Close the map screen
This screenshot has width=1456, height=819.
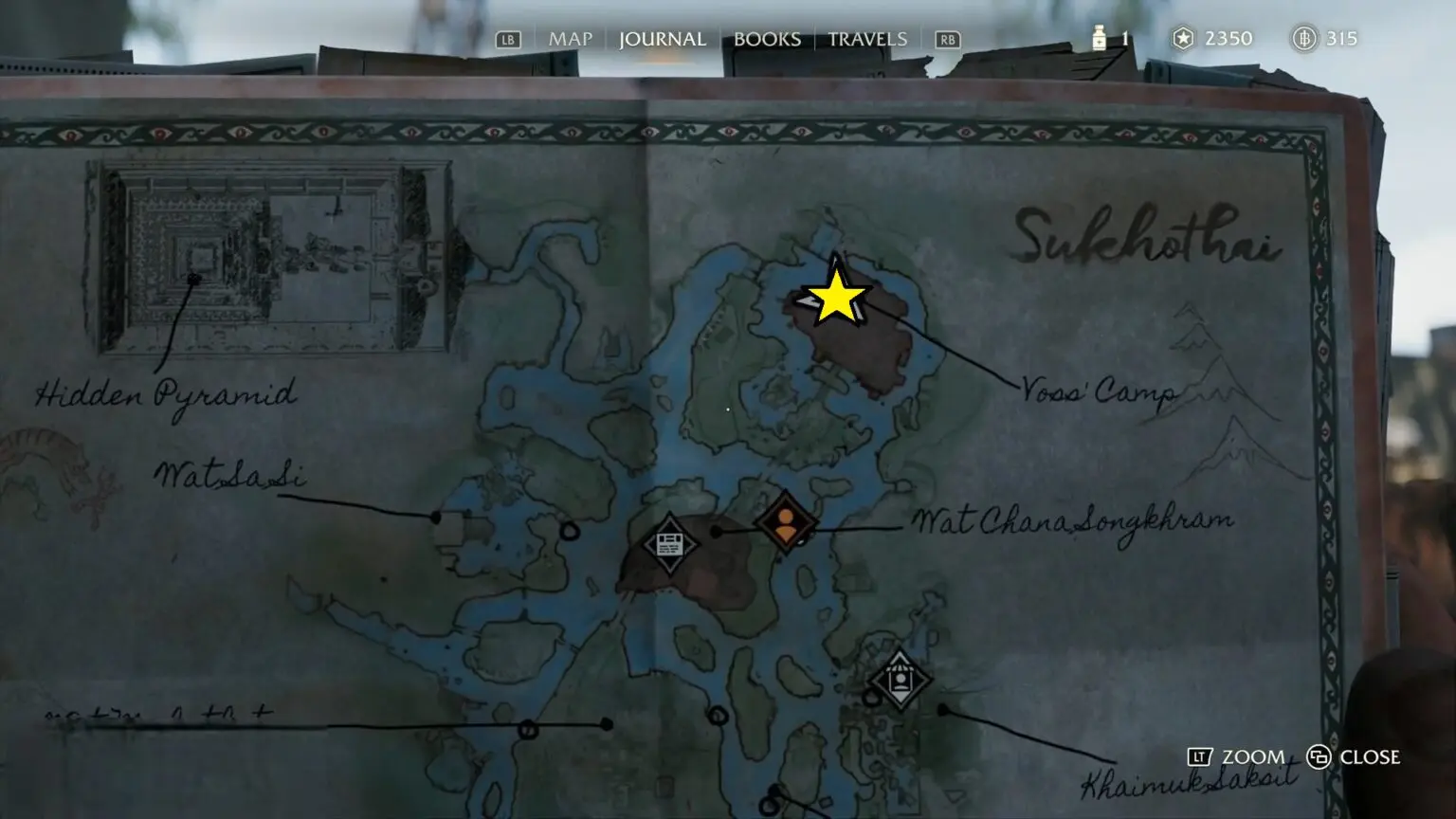(x=1354, y=756)
